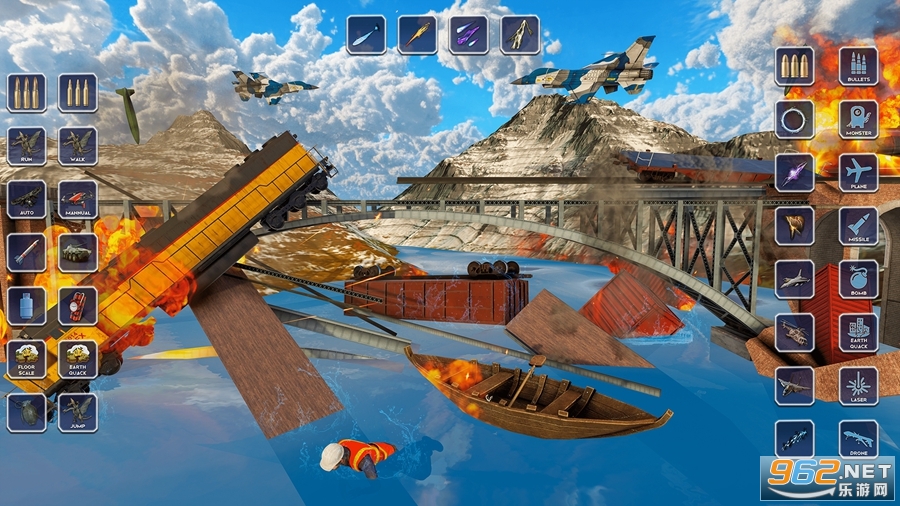Select the helicopter icon
900x506 pixels.
pos(794,332)
